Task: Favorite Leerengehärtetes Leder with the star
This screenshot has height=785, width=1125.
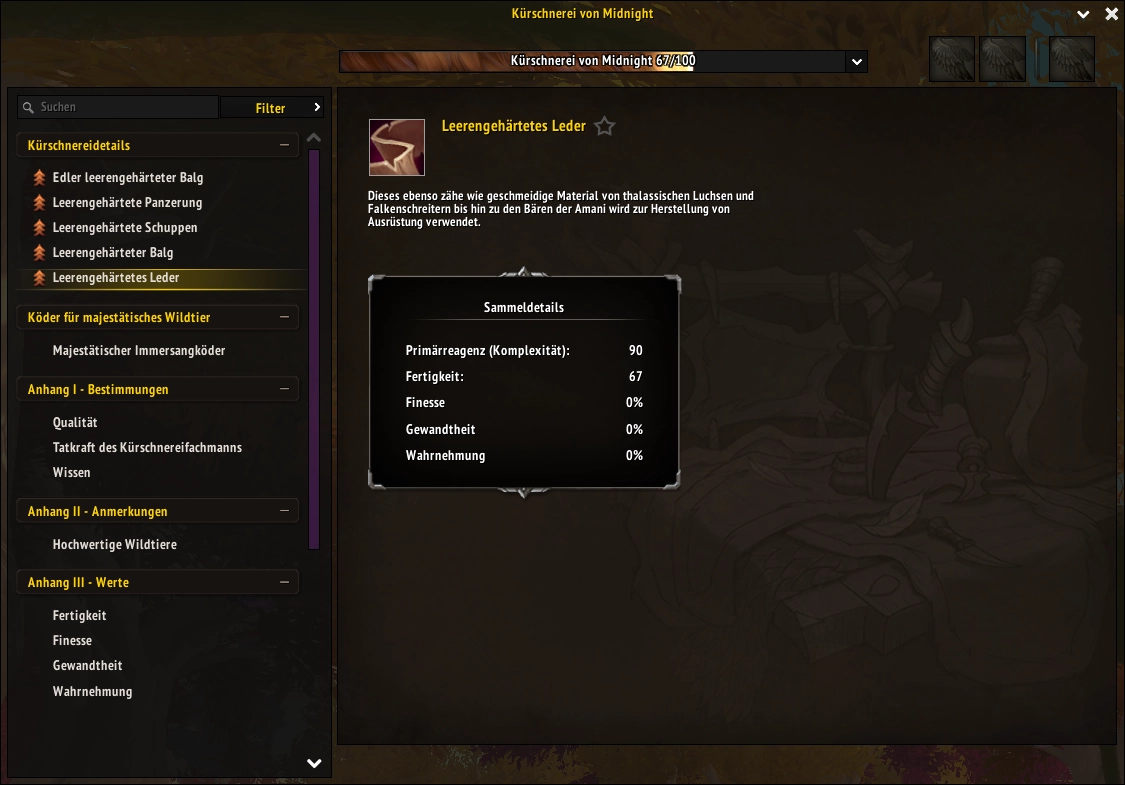Action: pyautogui.click(x=604, y=127)
